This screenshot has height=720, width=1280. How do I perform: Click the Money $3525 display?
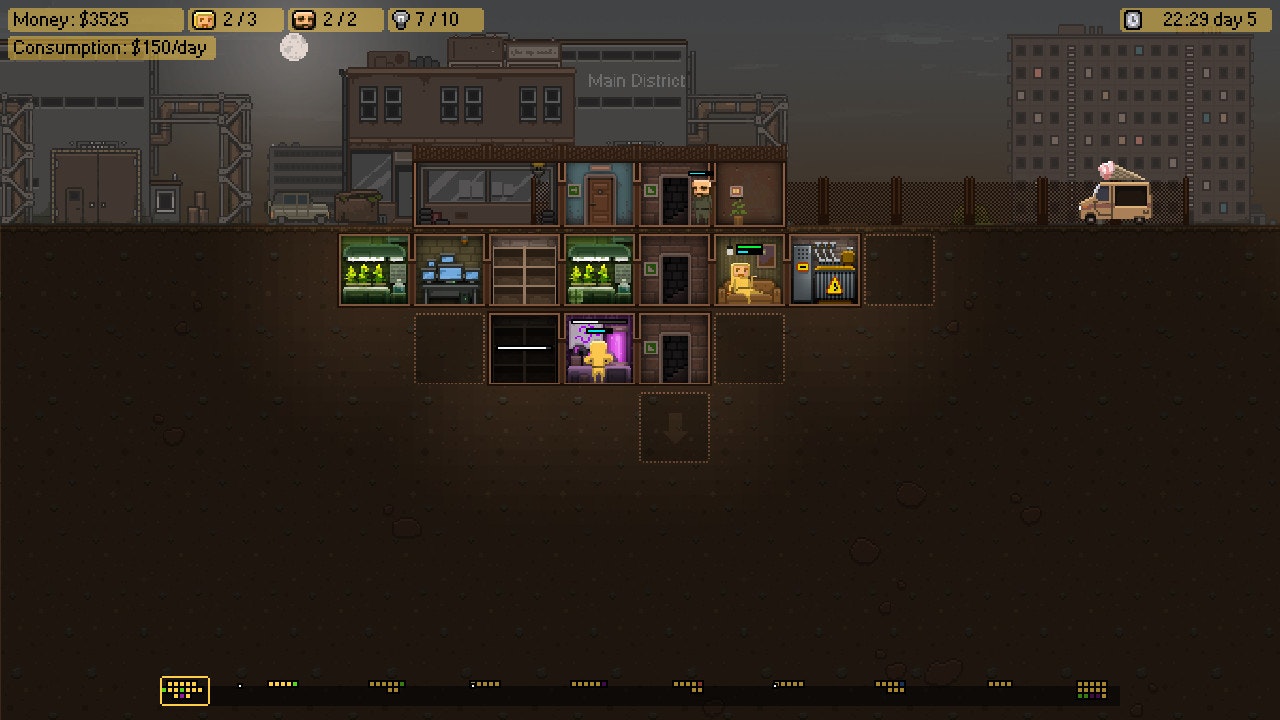[95, 19]
